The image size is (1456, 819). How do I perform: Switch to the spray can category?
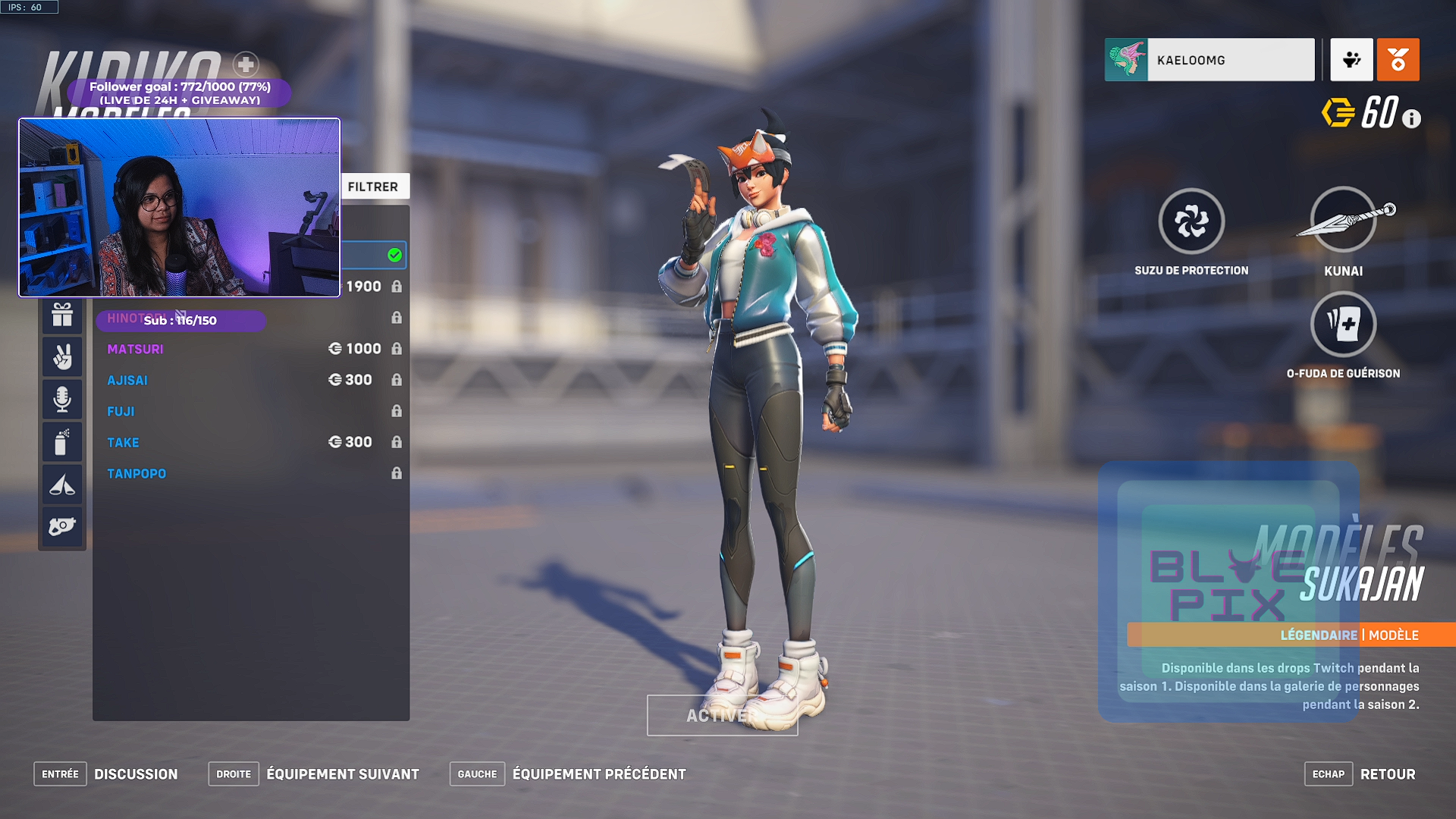pos(62,441)
